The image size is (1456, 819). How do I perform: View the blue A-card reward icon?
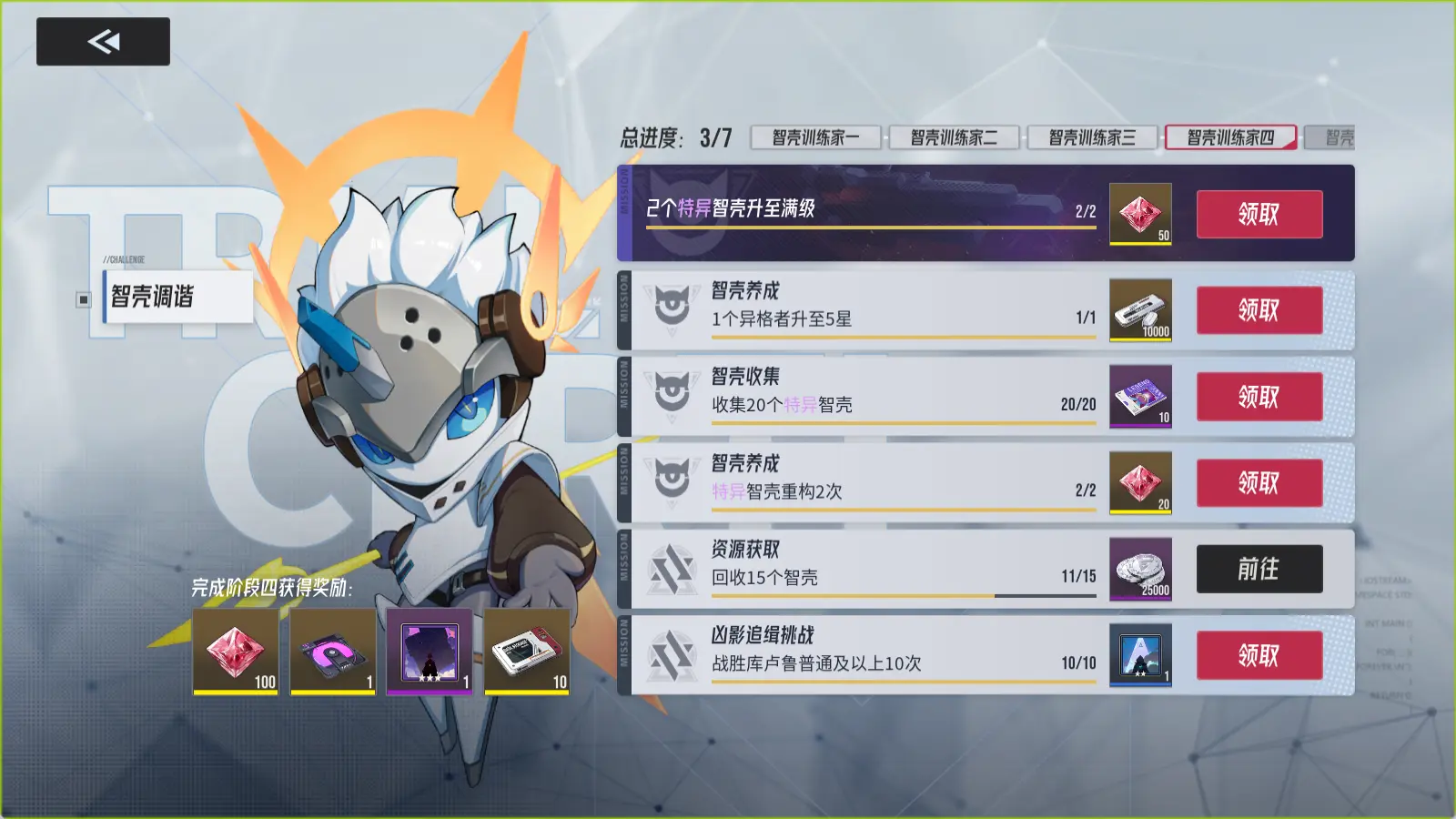point(1140,655)
